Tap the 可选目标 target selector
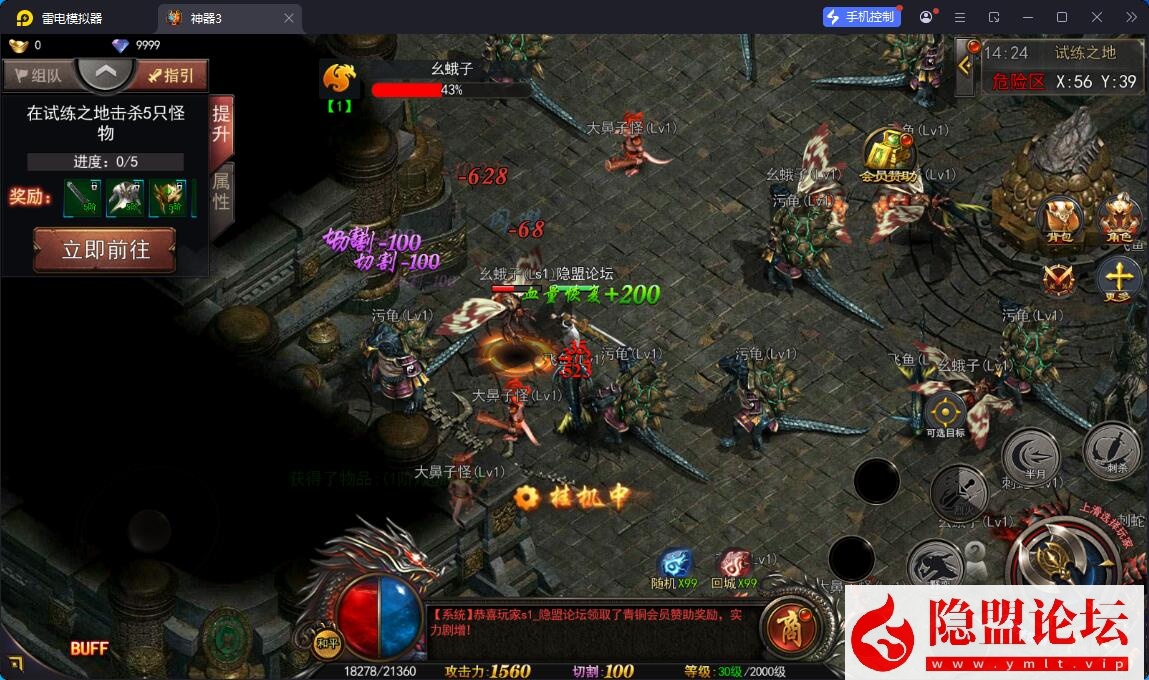Screen dimensions: 1149x680 click(945, 412)
